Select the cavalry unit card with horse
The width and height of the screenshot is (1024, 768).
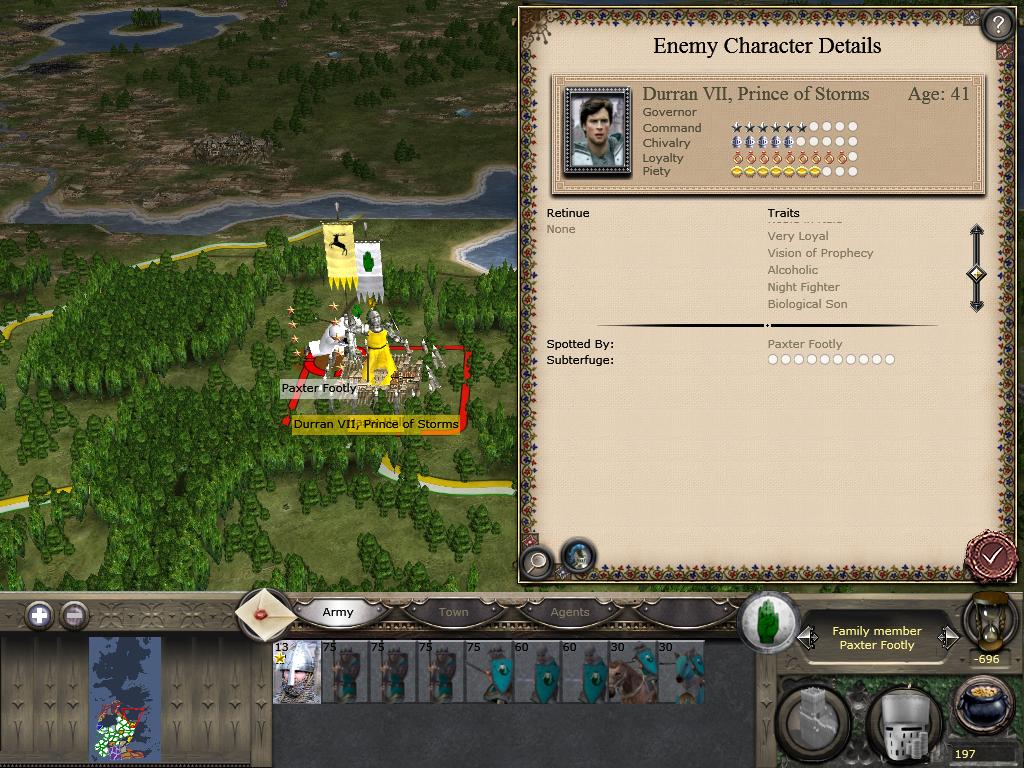pyautogui.click(x=633, y=672)
